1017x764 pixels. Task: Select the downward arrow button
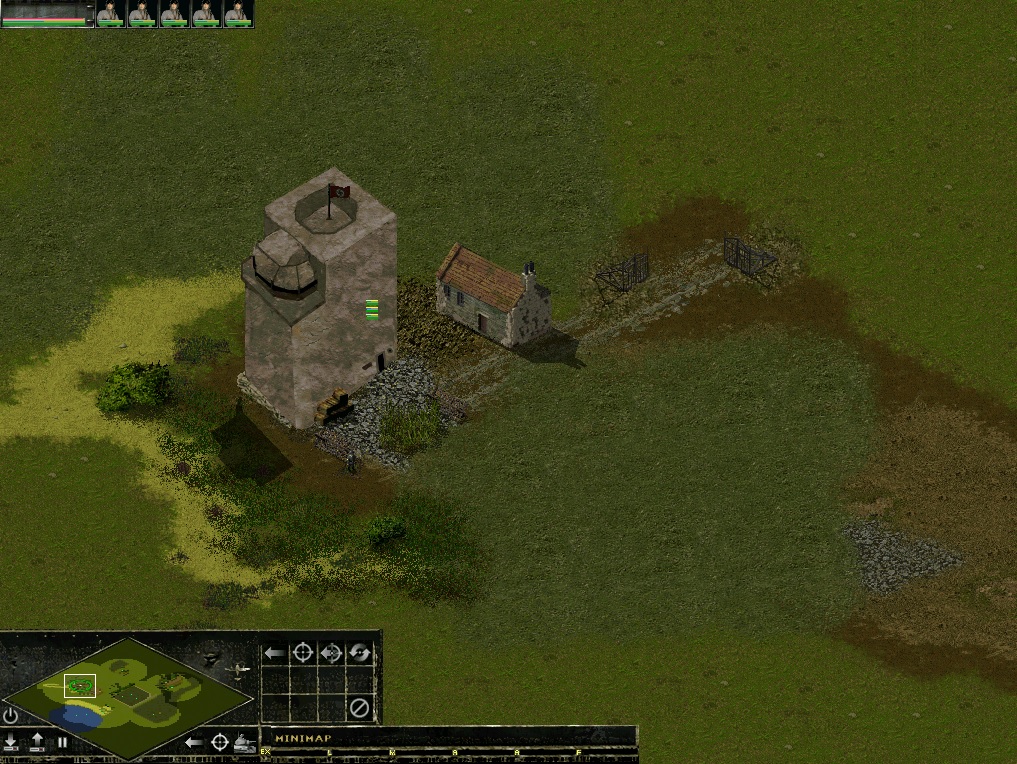pyautogui.click(x=11, y=742)
